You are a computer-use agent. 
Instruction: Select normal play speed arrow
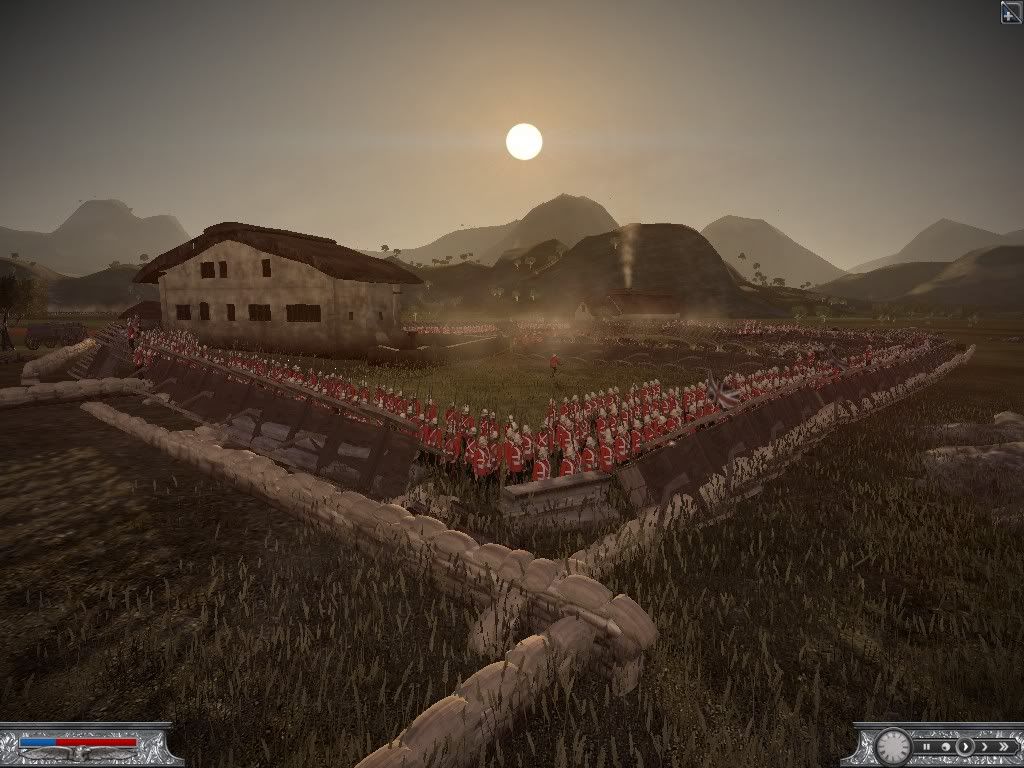click(965, 747)
